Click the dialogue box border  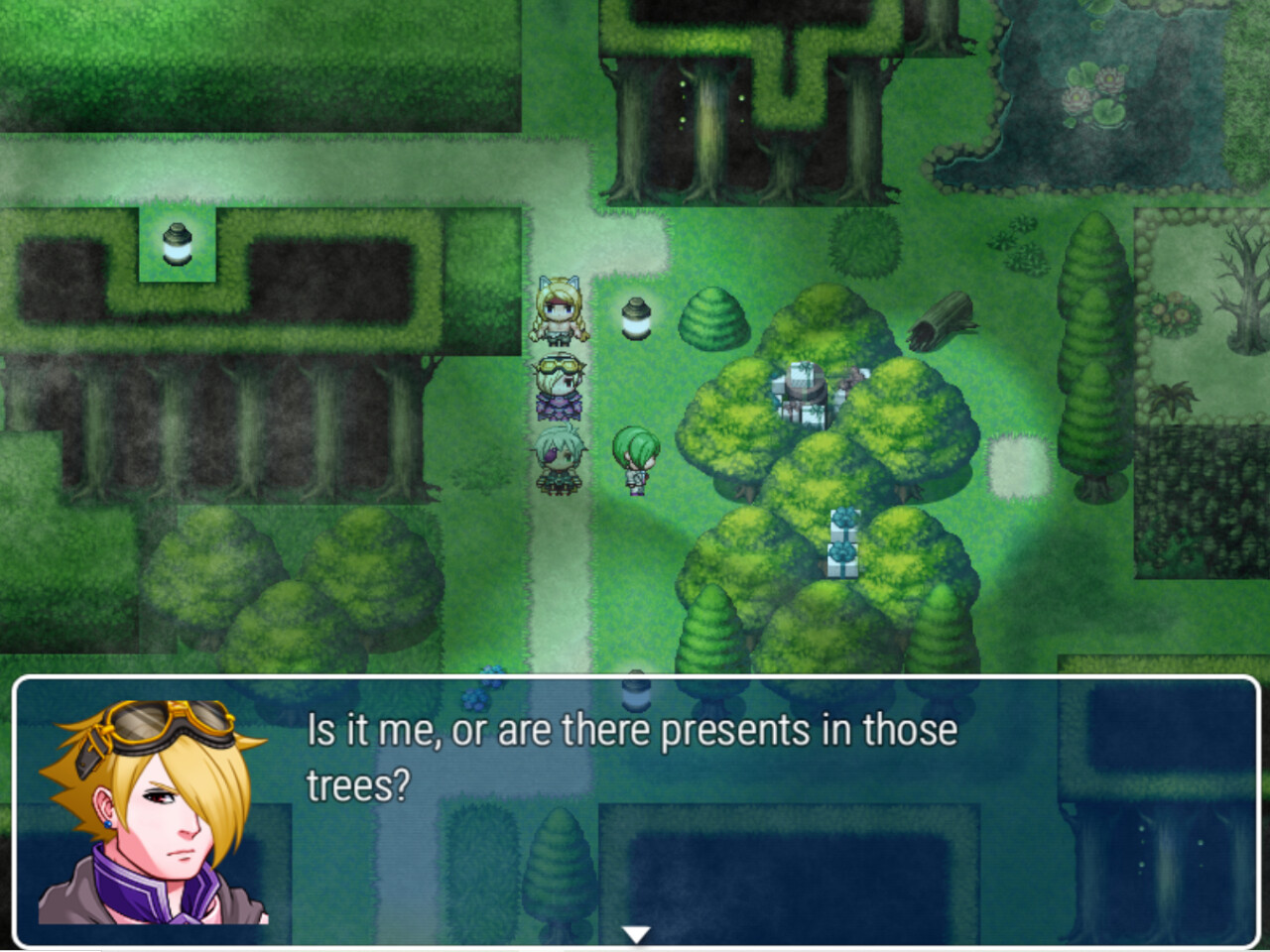[x=635, y=680]
